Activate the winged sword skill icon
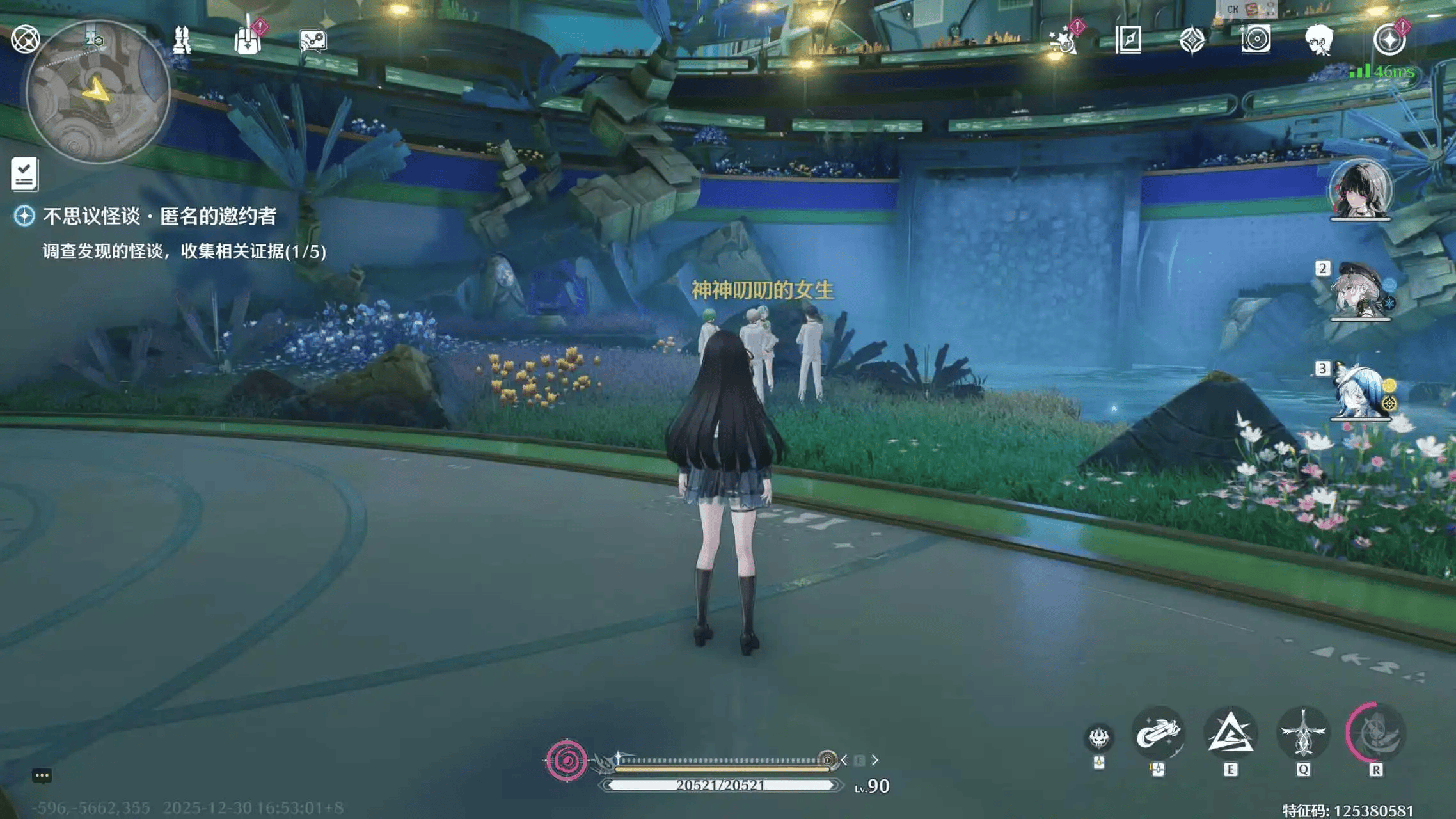 coord(1303,734)
